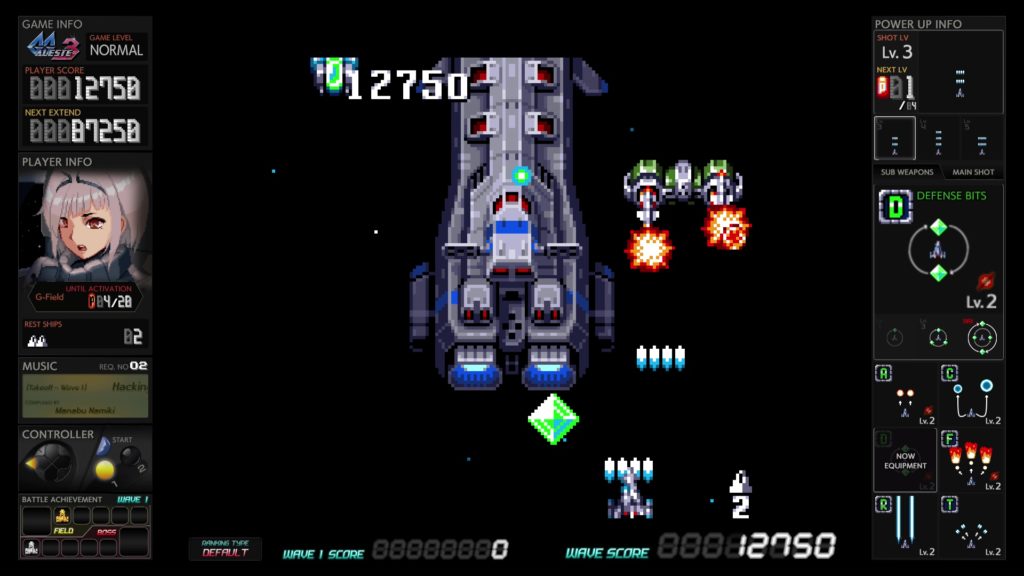Select sub weapon C tile
Viewport: 1024px width, 576px height.
point(971,394)
